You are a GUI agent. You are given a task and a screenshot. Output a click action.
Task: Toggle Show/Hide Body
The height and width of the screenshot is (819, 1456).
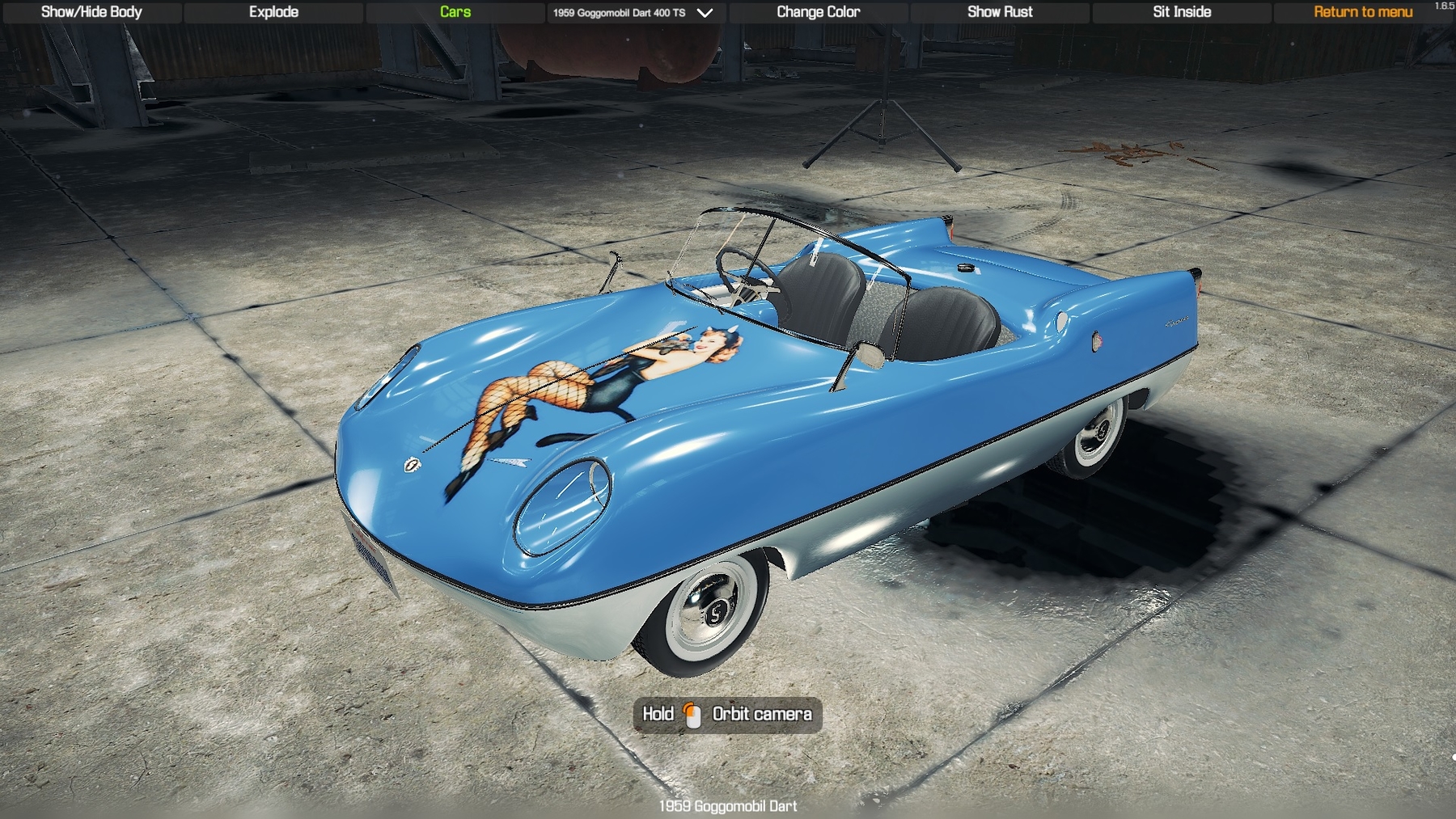click(x=91, y=12)
